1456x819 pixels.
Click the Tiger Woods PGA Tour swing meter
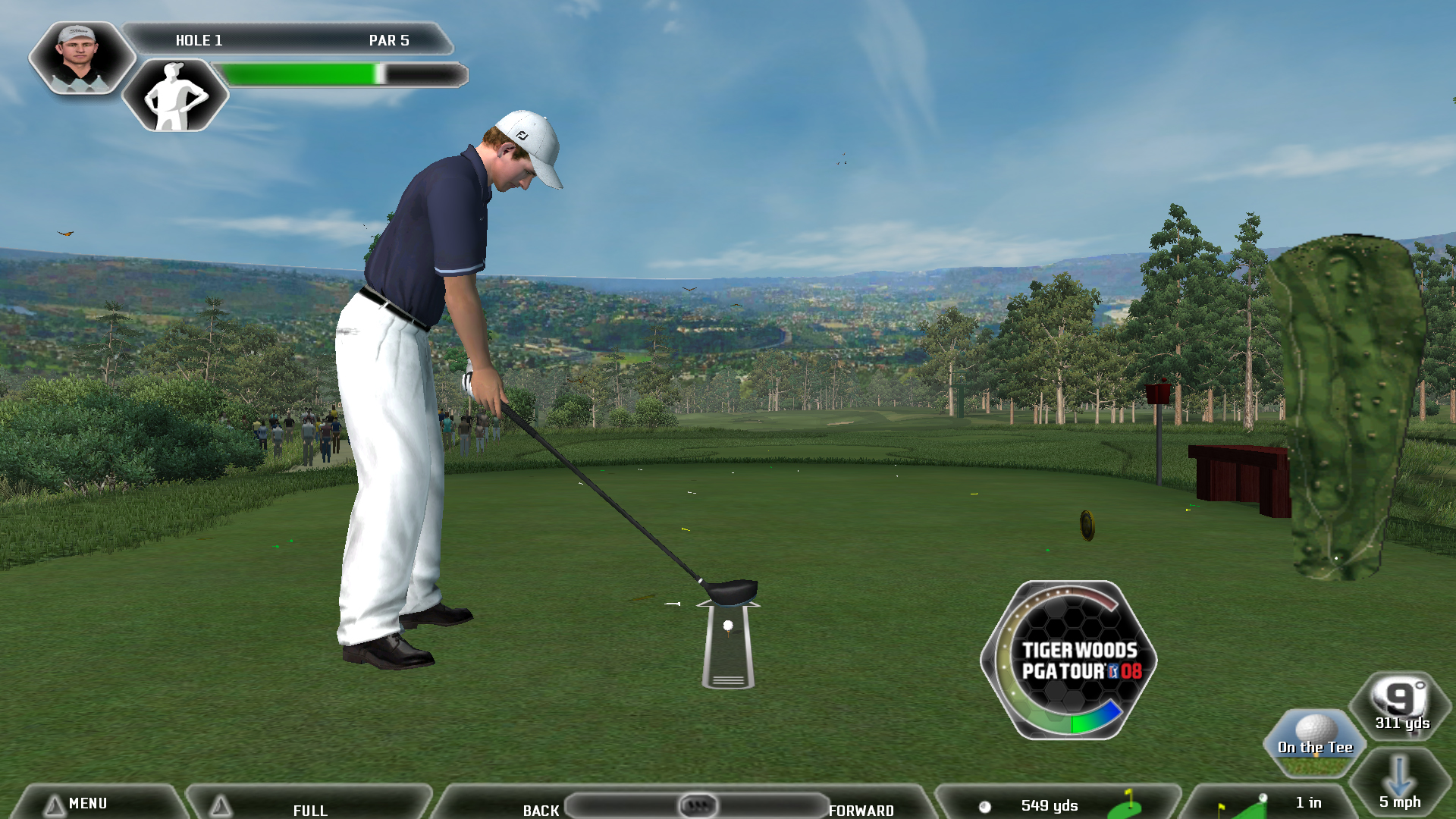1069,661
